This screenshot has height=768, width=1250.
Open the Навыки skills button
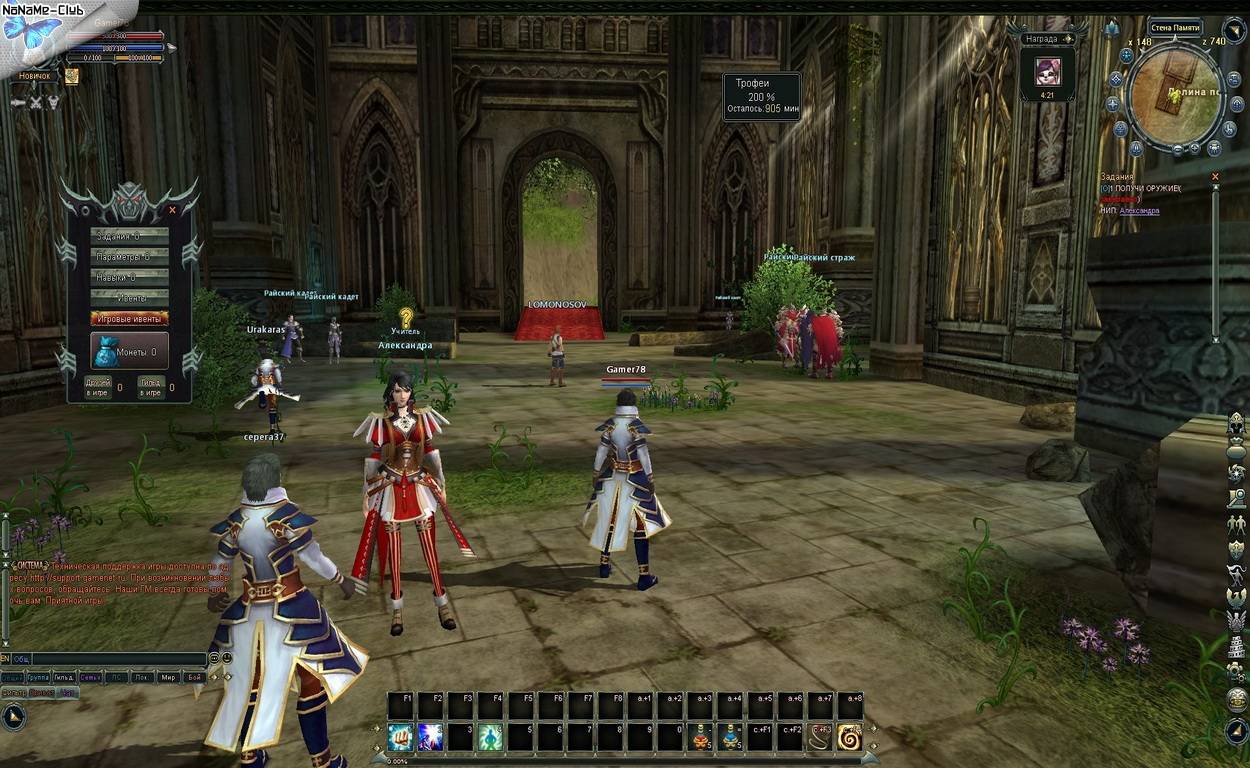coord(129,277)
